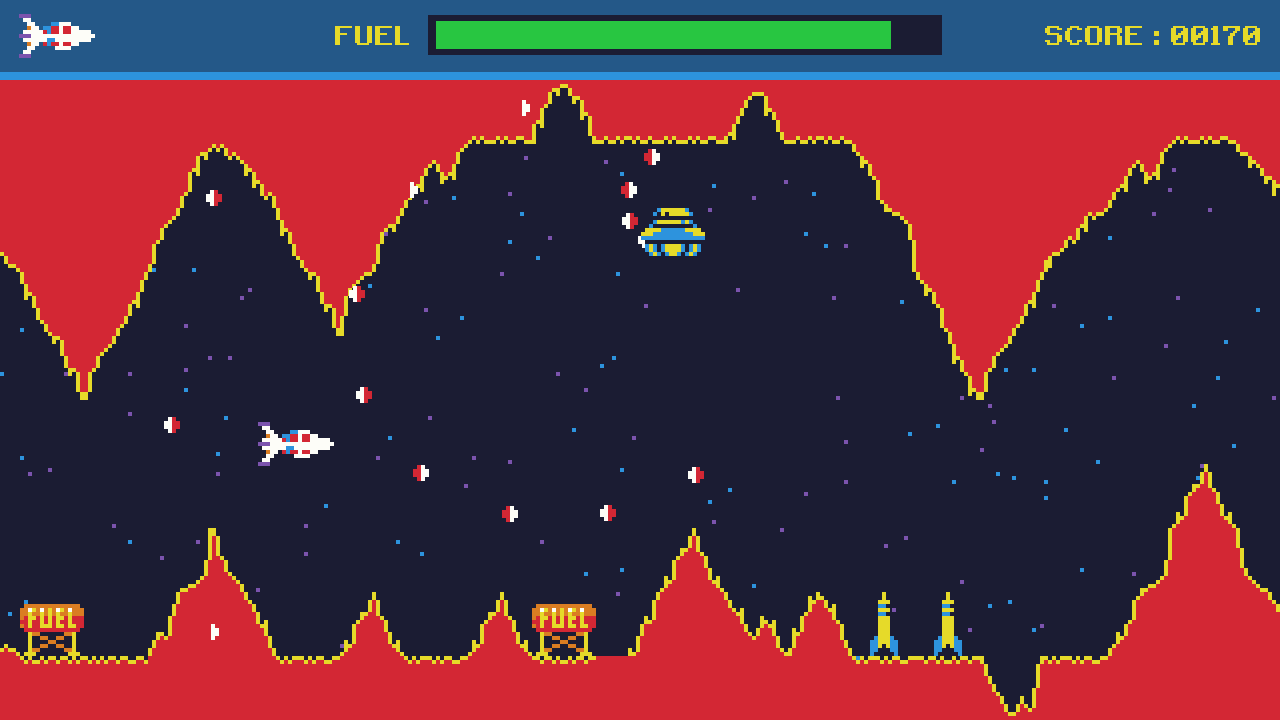Select the lowest capsule near the bottom valley
Screen dimensions: 1280x720
[213, 630]
